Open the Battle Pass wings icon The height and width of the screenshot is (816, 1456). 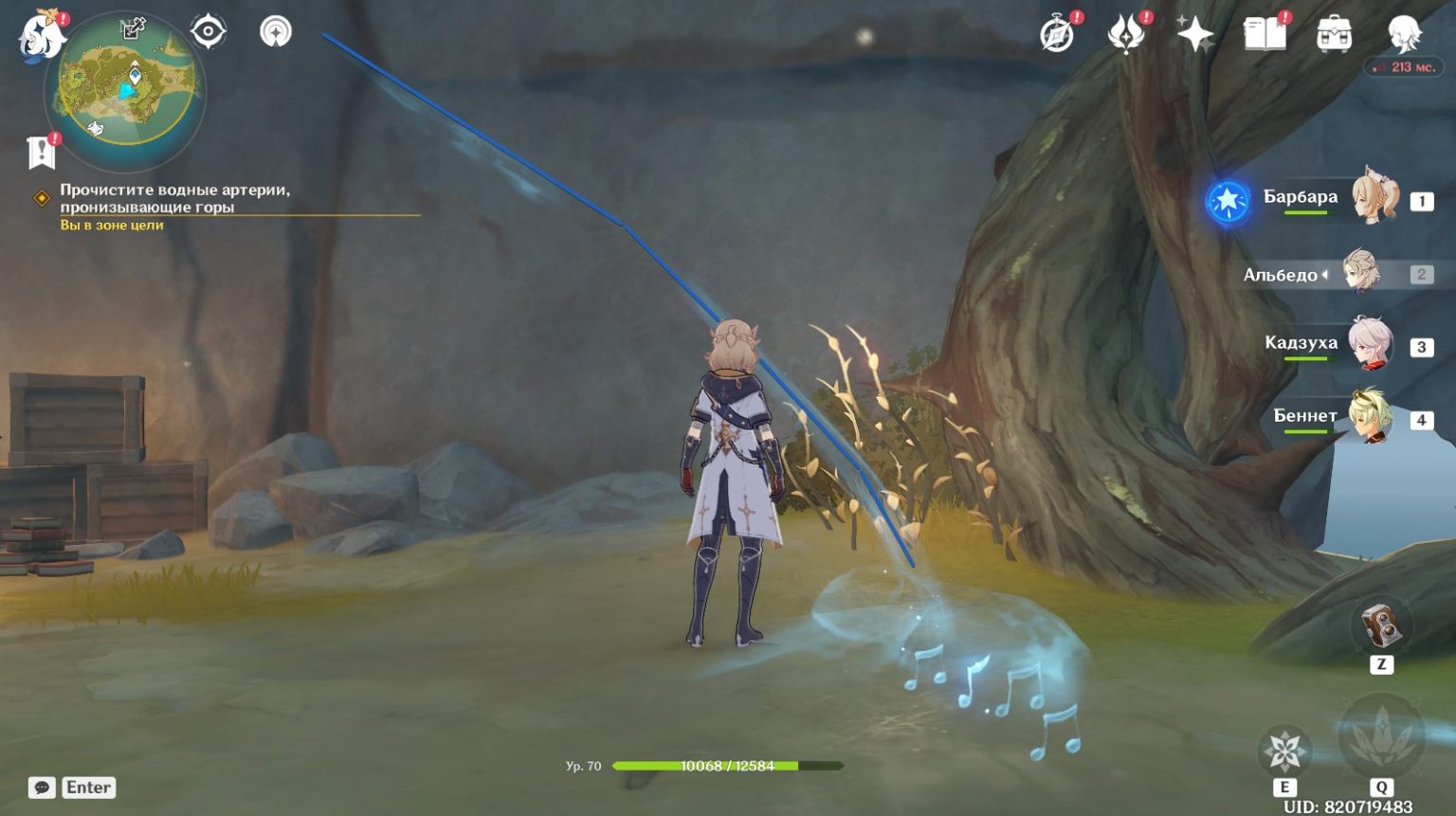click(1124, 35)
